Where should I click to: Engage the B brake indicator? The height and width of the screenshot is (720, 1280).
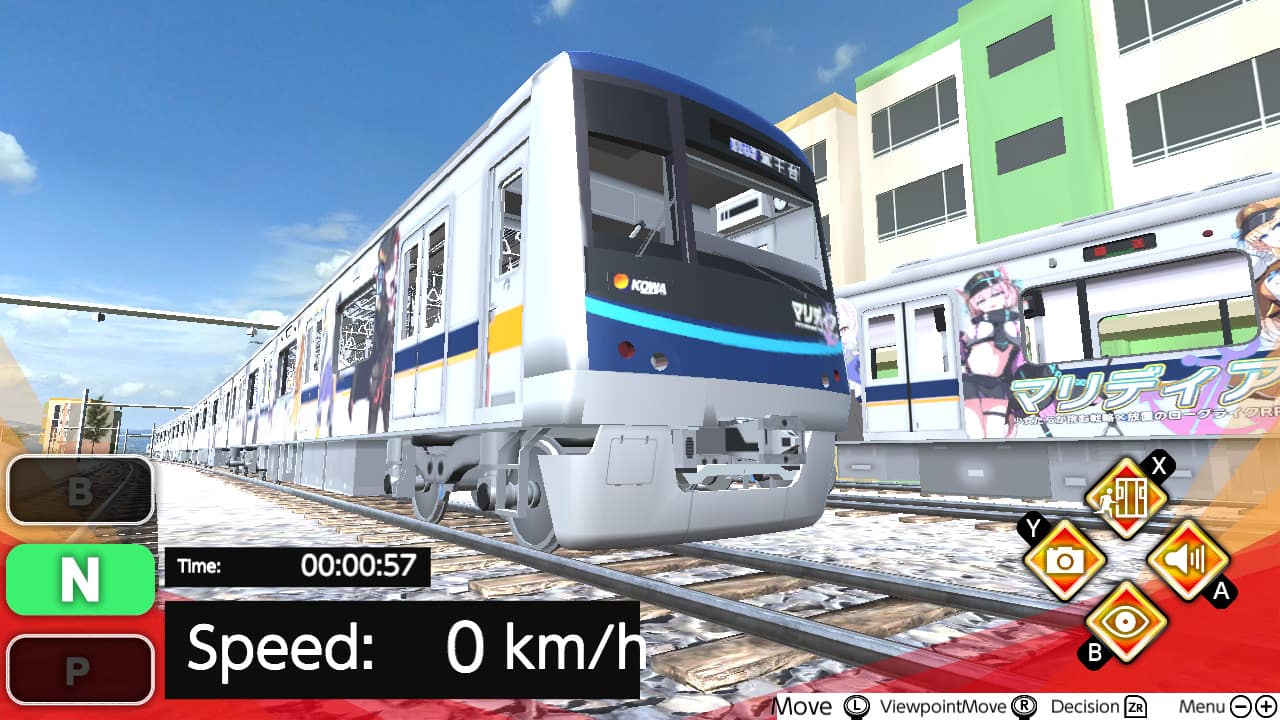(79, 491)
